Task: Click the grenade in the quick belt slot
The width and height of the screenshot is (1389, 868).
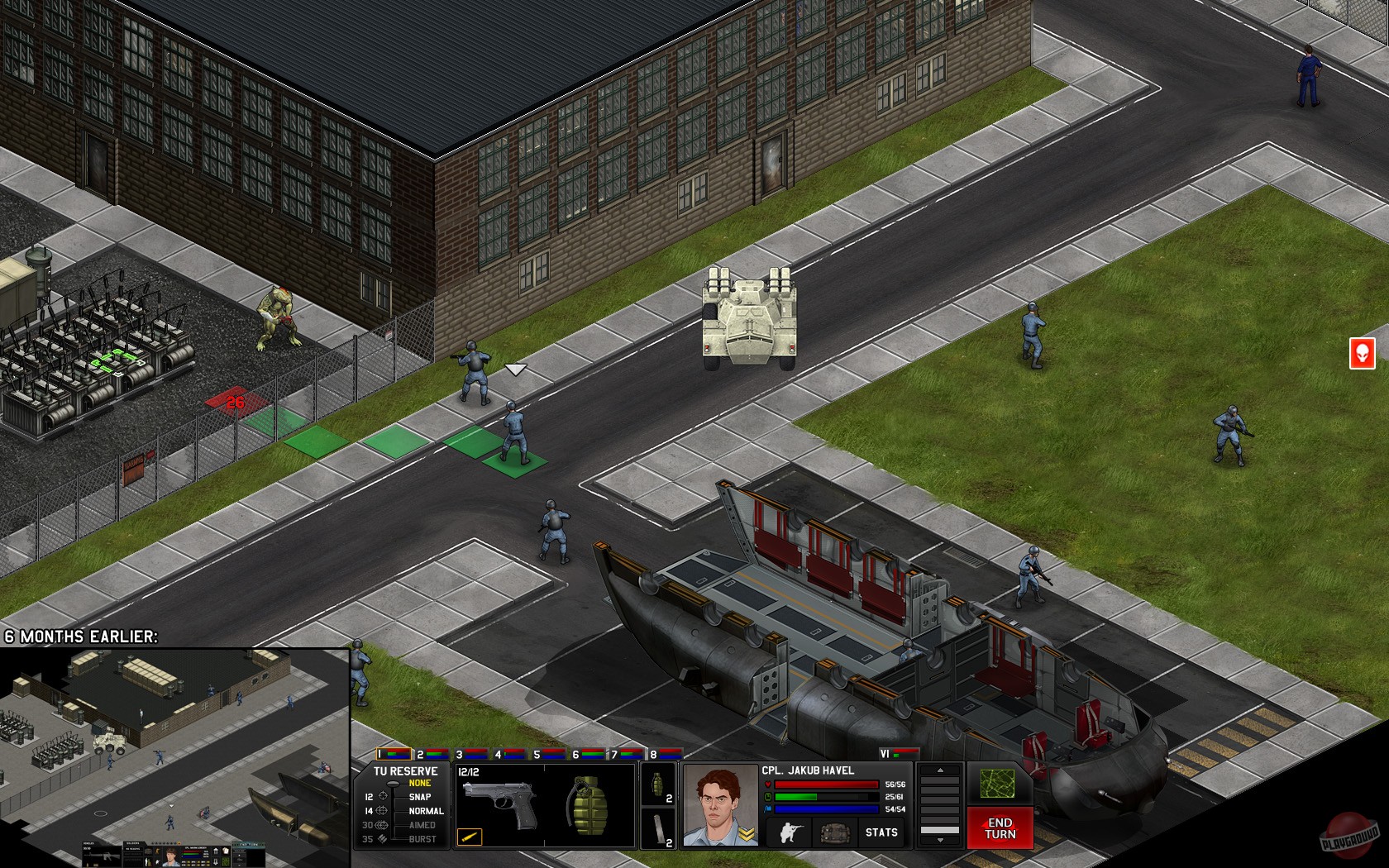Action: point(658,783)
